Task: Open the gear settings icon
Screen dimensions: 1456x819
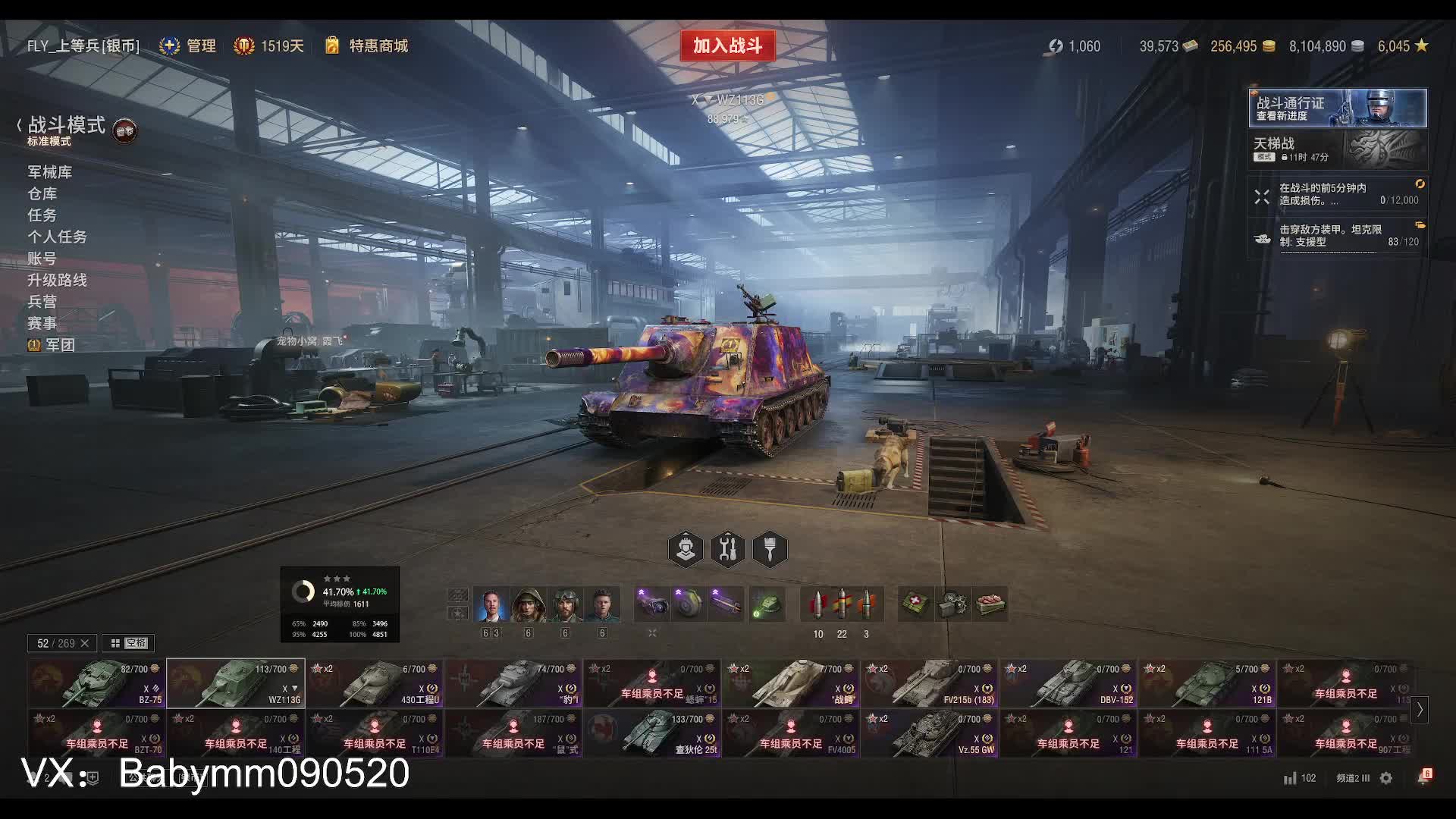Action: (1386, 778)
